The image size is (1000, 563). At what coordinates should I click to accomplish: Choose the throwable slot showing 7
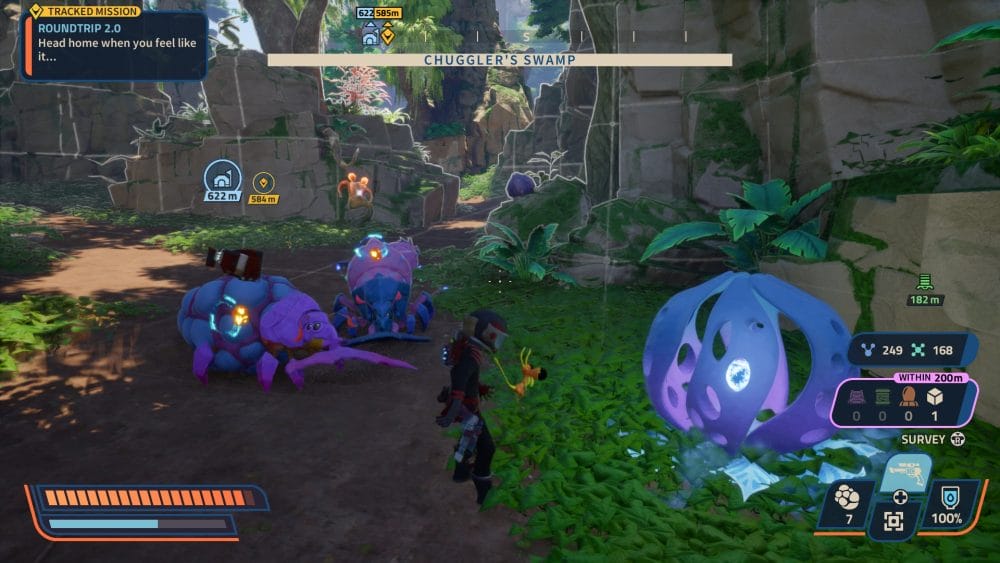(849, 503)
